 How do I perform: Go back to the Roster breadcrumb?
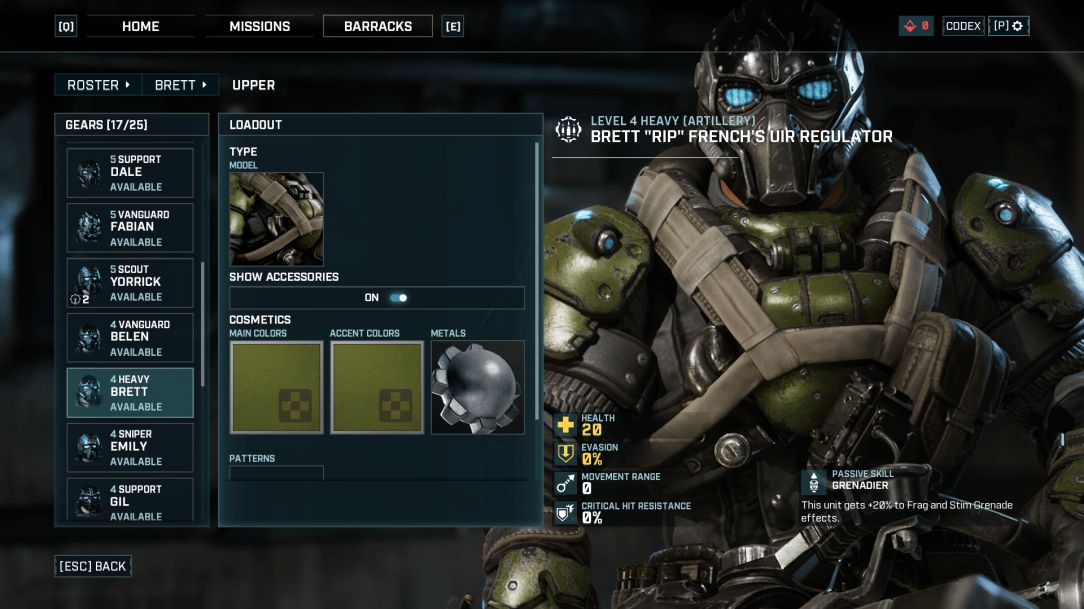point(98,85)
